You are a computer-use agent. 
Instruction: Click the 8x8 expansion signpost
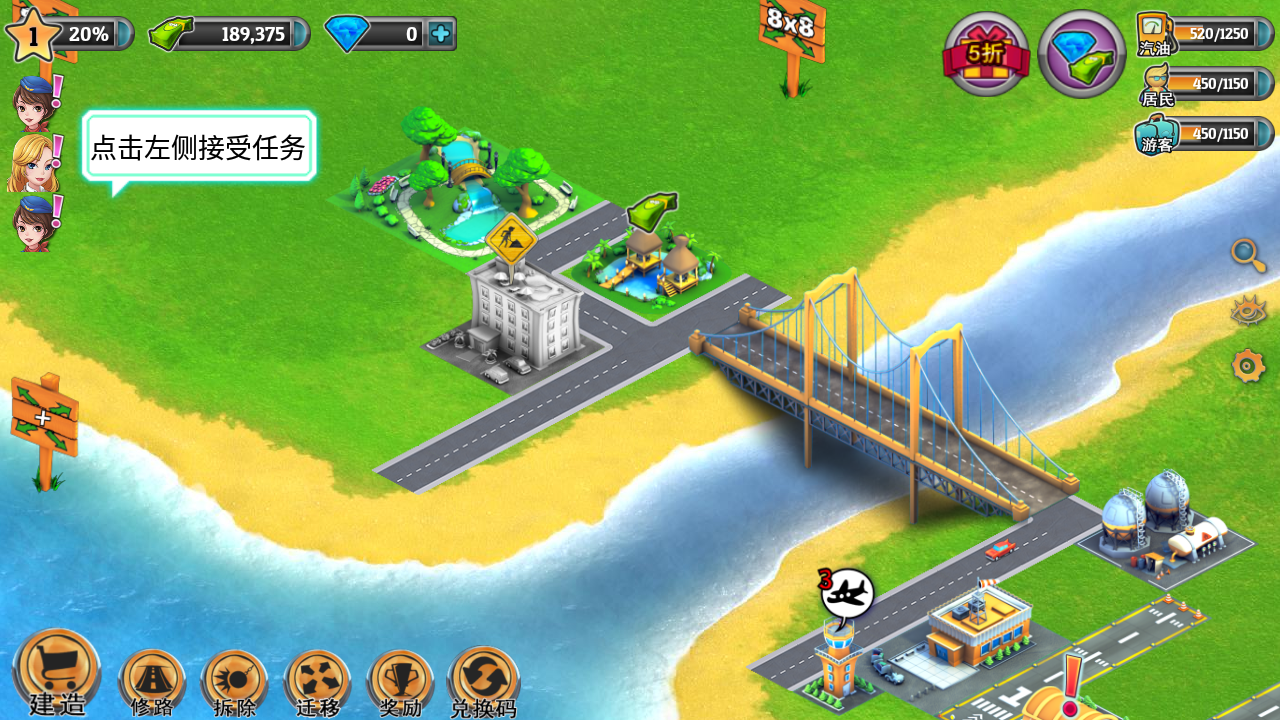pos(792,28)
